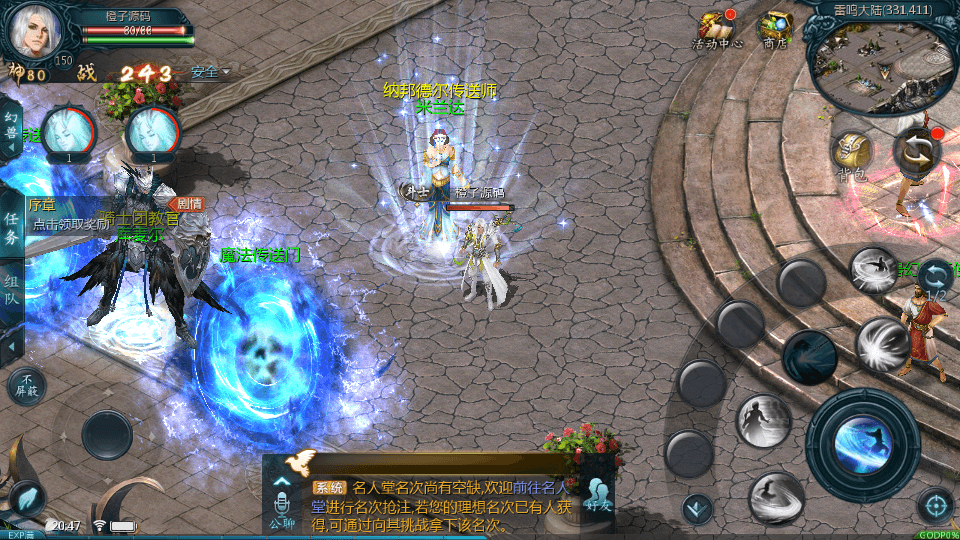Viewport: 960px width, 540px height.
Task: Activate the target lock crosshair button
Action: click(x=936, y=505)
